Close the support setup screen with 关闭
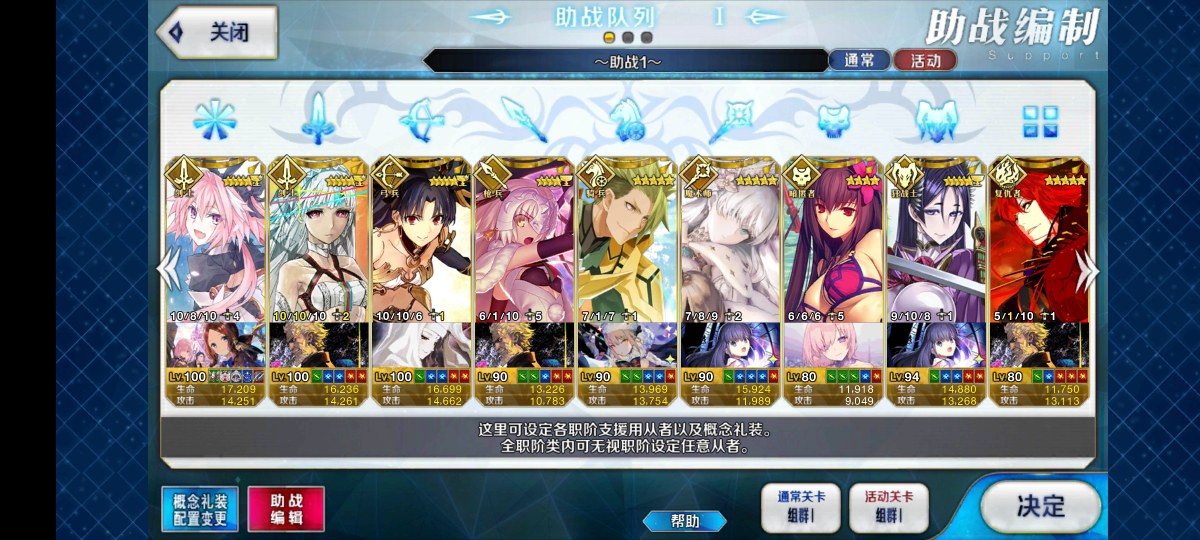1200x540 pixels. [x=217, y=32]
